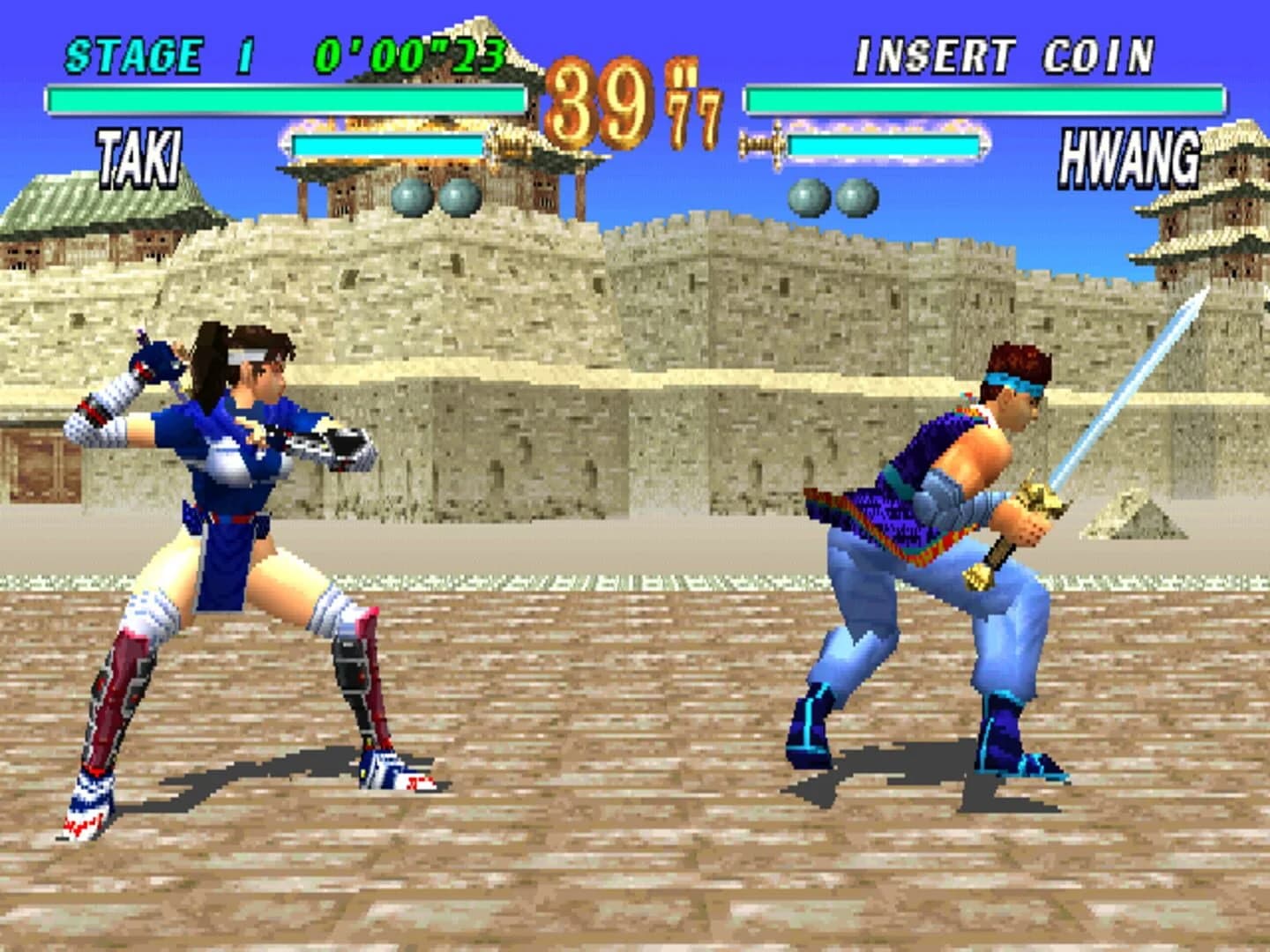Viewport: 1270px width, 952px height.
Task: Click the sword icon beside Hwang's weapon gauge
Action: 764,144
